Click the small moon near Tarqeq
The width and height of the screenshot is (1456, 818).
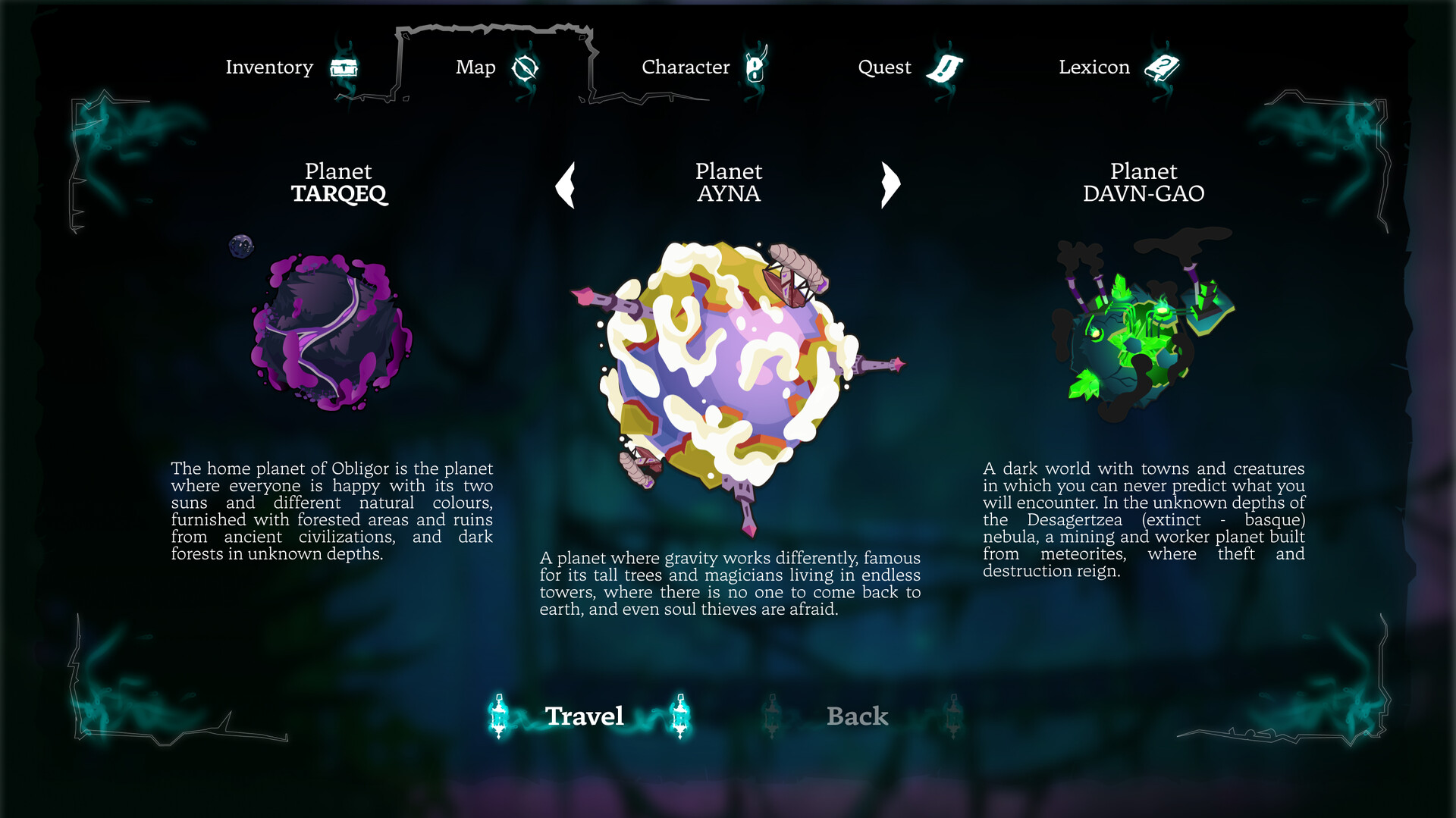coord(240,247)
